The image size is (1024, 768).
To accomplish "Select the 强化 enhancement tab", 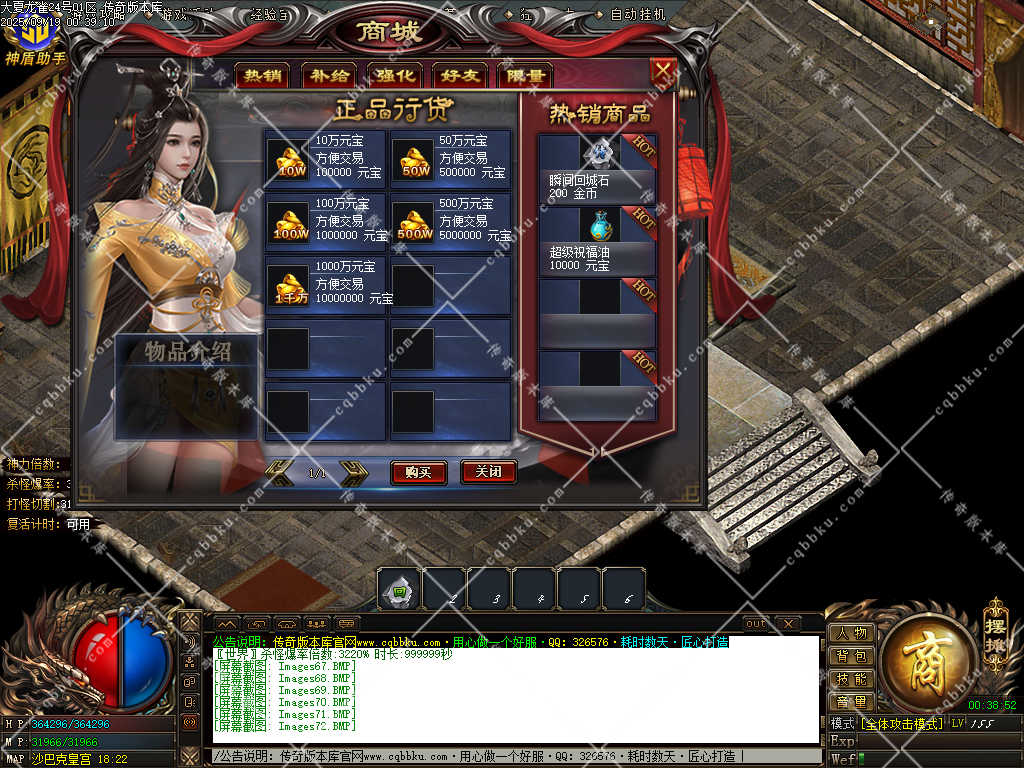I will [395, 76].
